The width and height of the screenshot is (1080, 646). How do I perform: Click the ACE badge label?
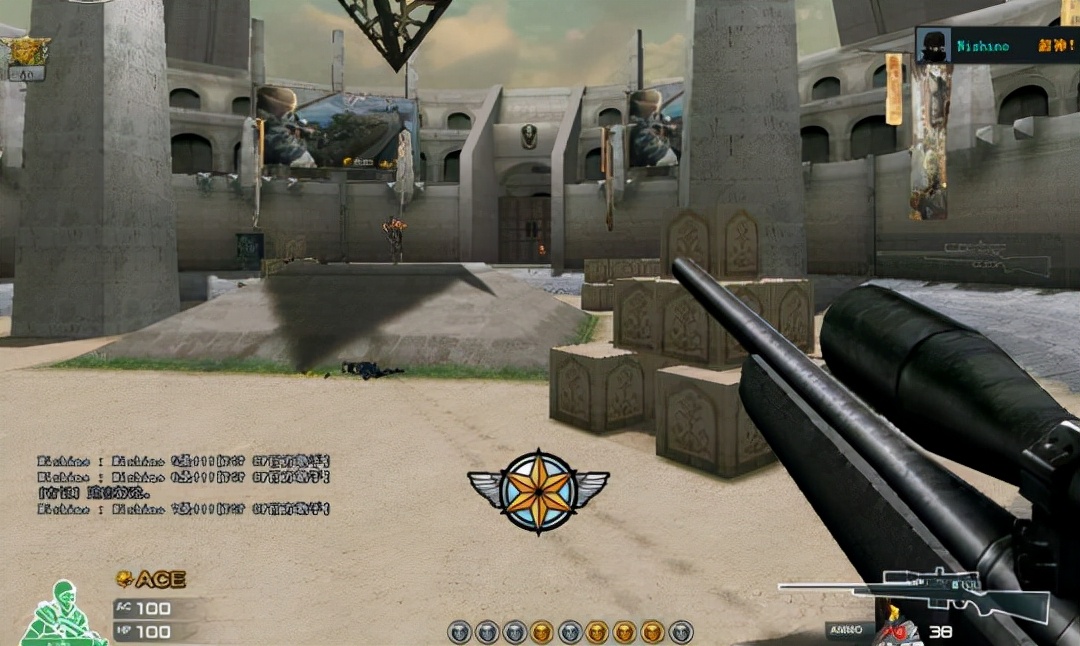pyautogui.click(x=151, y=579)
